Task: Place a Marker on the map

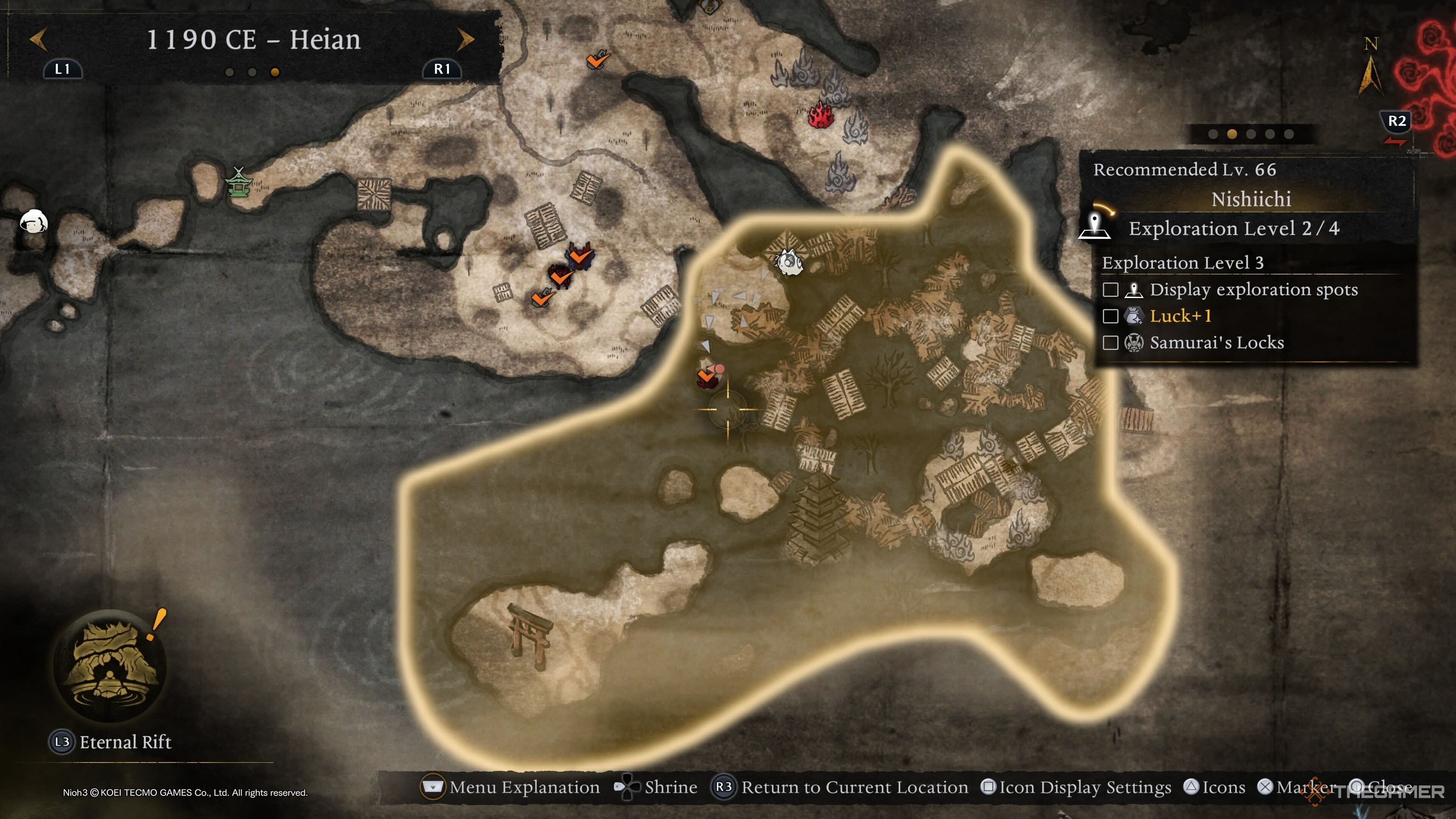Action: 1297,788
